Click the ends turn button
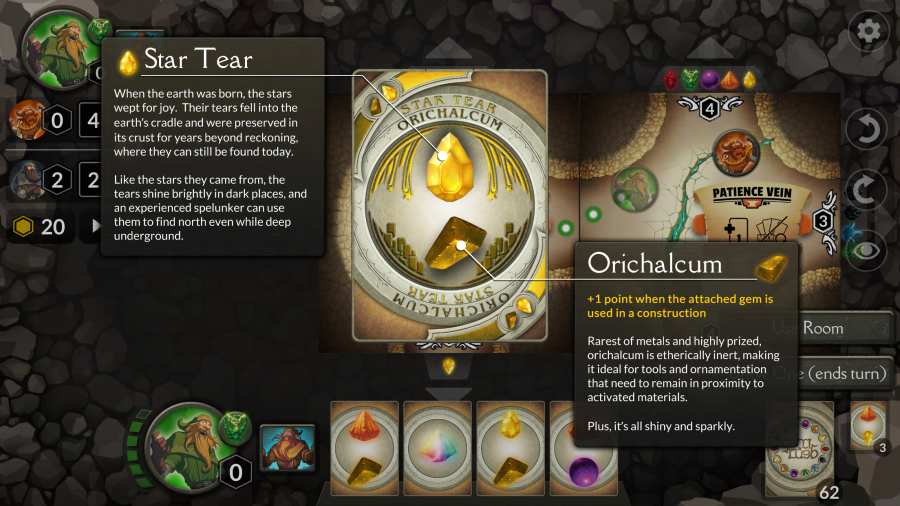 click(x=845, y=373)
